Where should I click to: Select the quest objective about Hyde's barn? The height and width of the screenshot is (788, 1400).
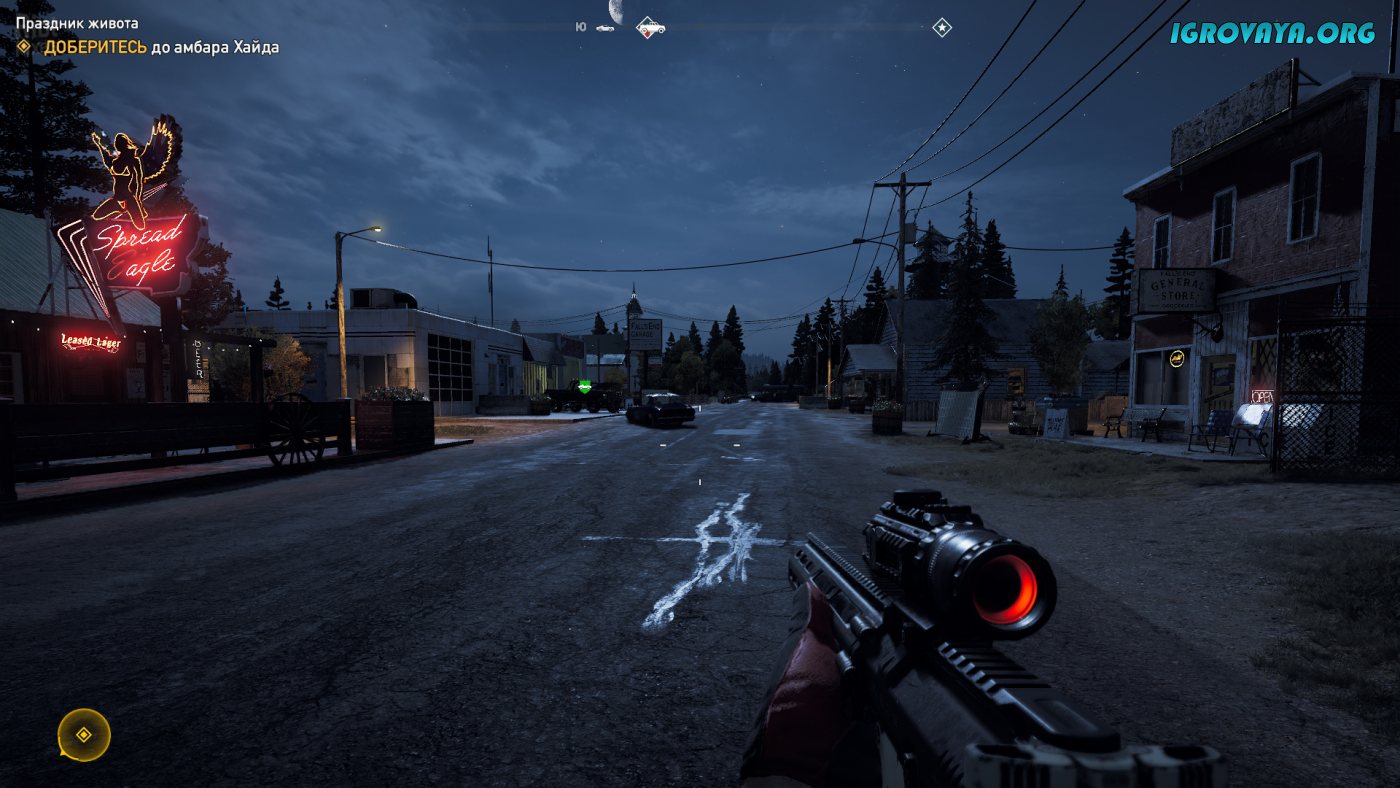click(x=160, y=47)
